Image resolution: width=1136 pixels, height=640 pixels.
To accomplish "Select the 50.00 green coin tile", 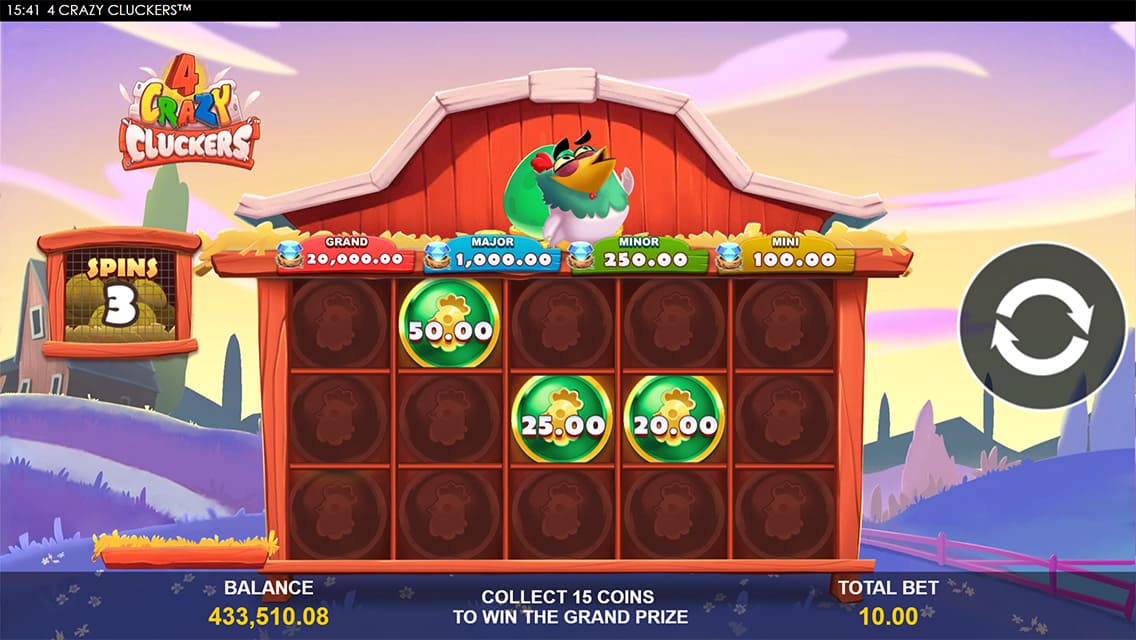I will (x=449, y=325).
